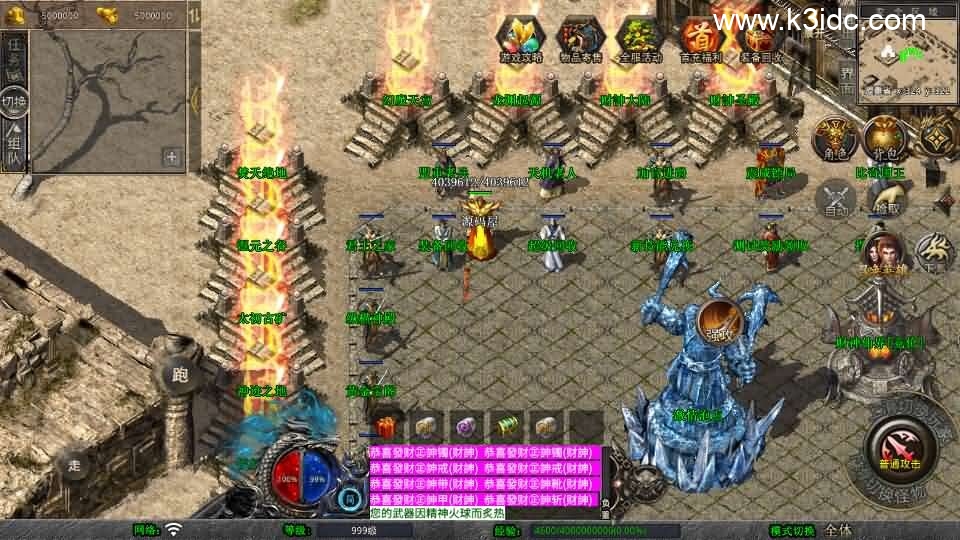Screen dimensions: 960x540
Task: Select the 召唤英雄 hero summon portrait
Action: (881, 252)
